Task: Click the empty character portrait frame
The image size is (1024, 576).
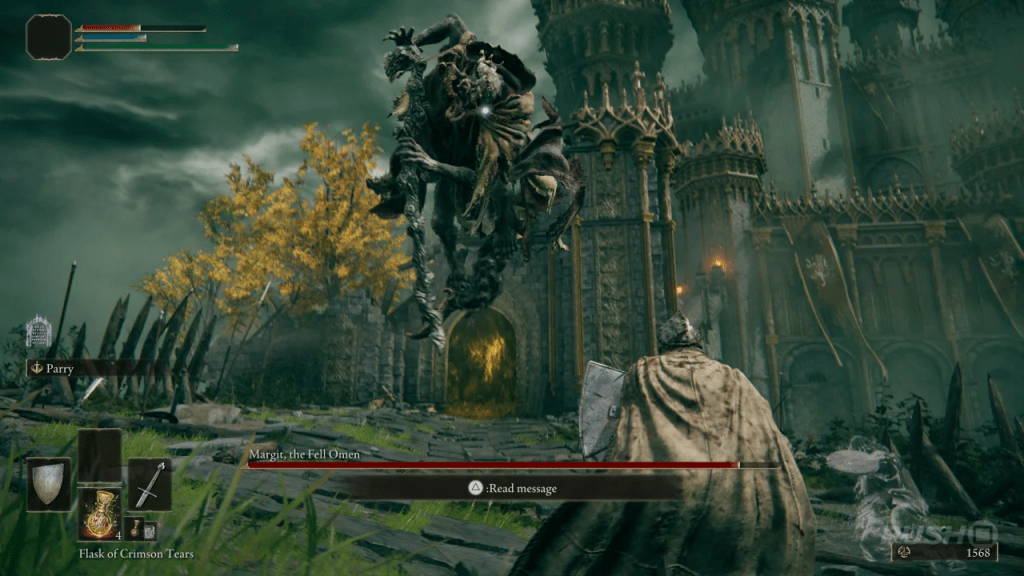Action: point(49,37)
